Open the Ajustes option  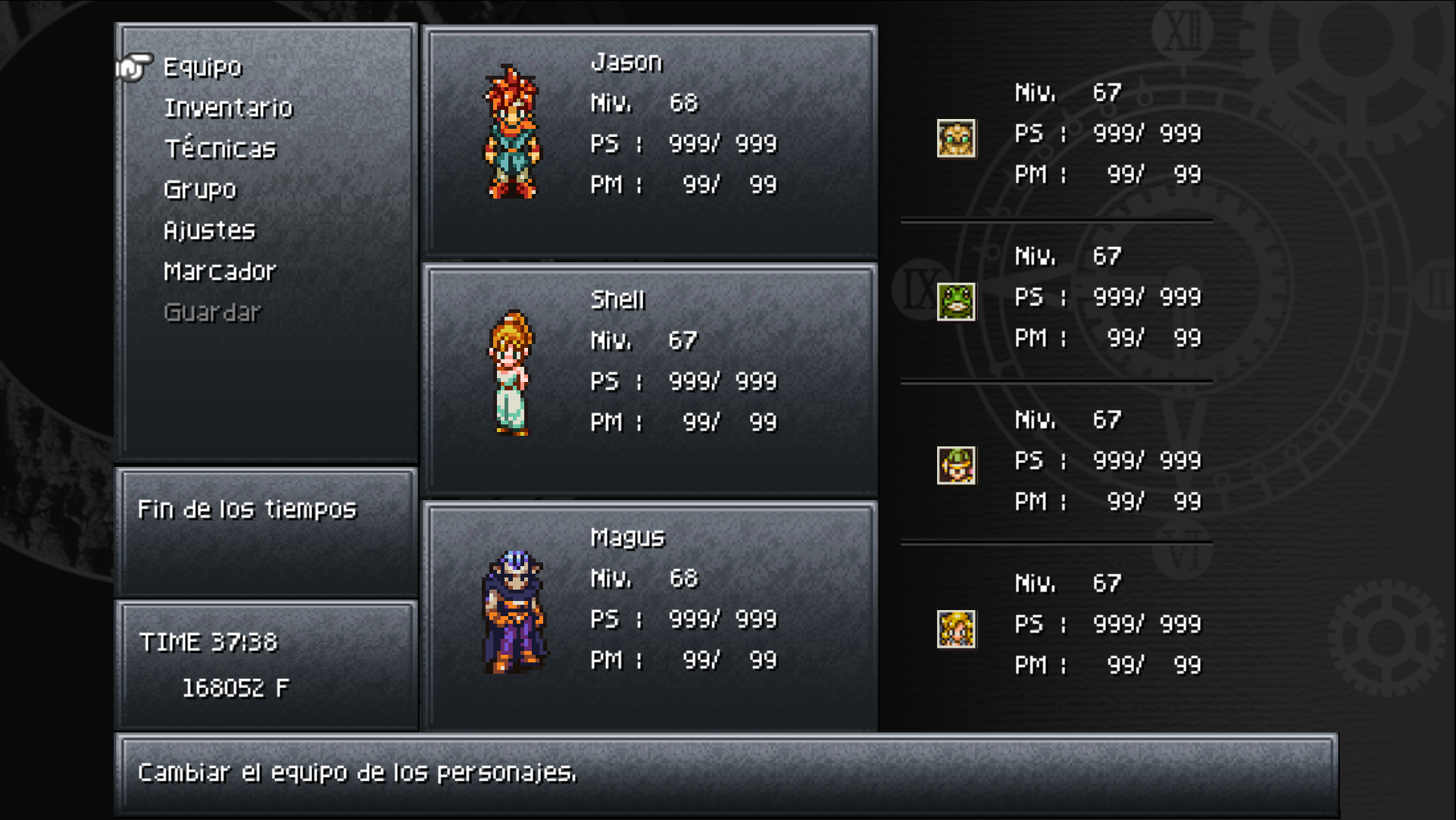click(x=209, y=230)
